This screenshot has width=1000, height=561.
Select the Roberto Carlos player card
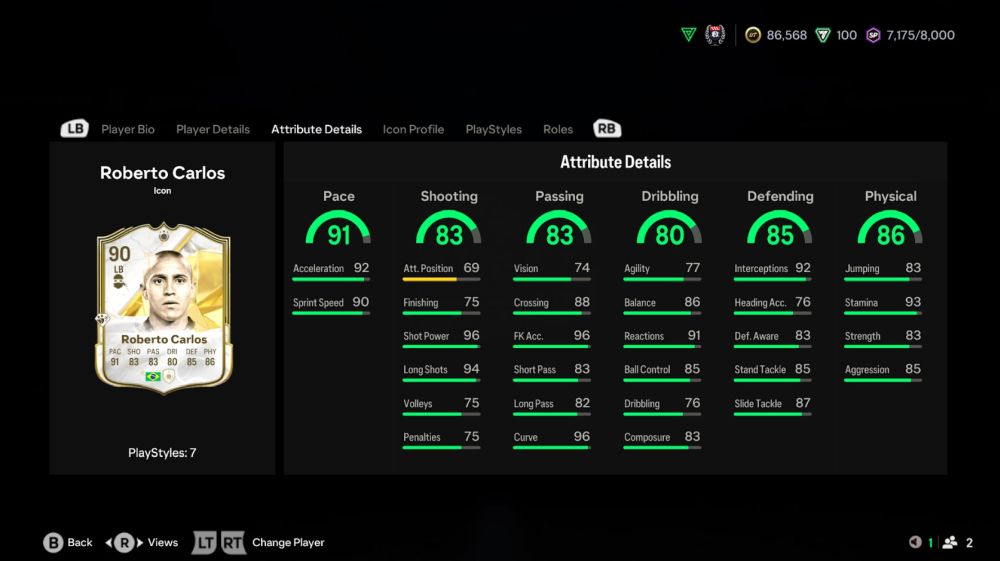163,307
